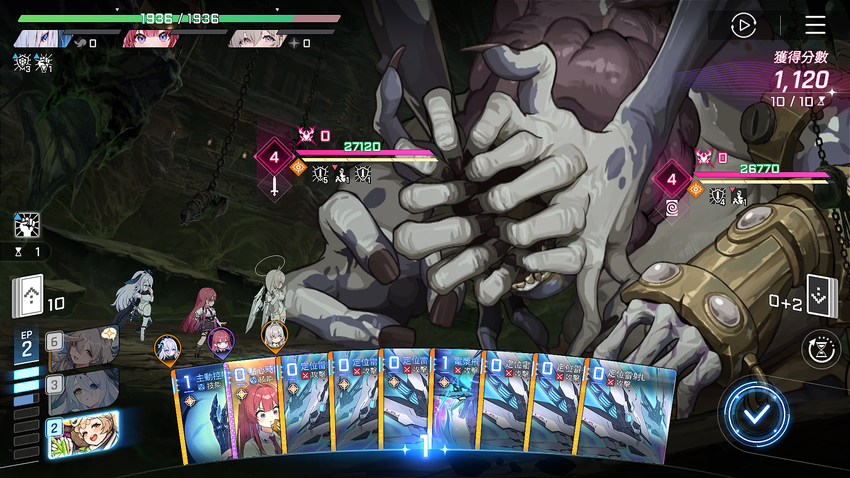This screenshot has height=478, width=850.
Task: Open the hamburger menu
Action: click(x=815, y=25)
